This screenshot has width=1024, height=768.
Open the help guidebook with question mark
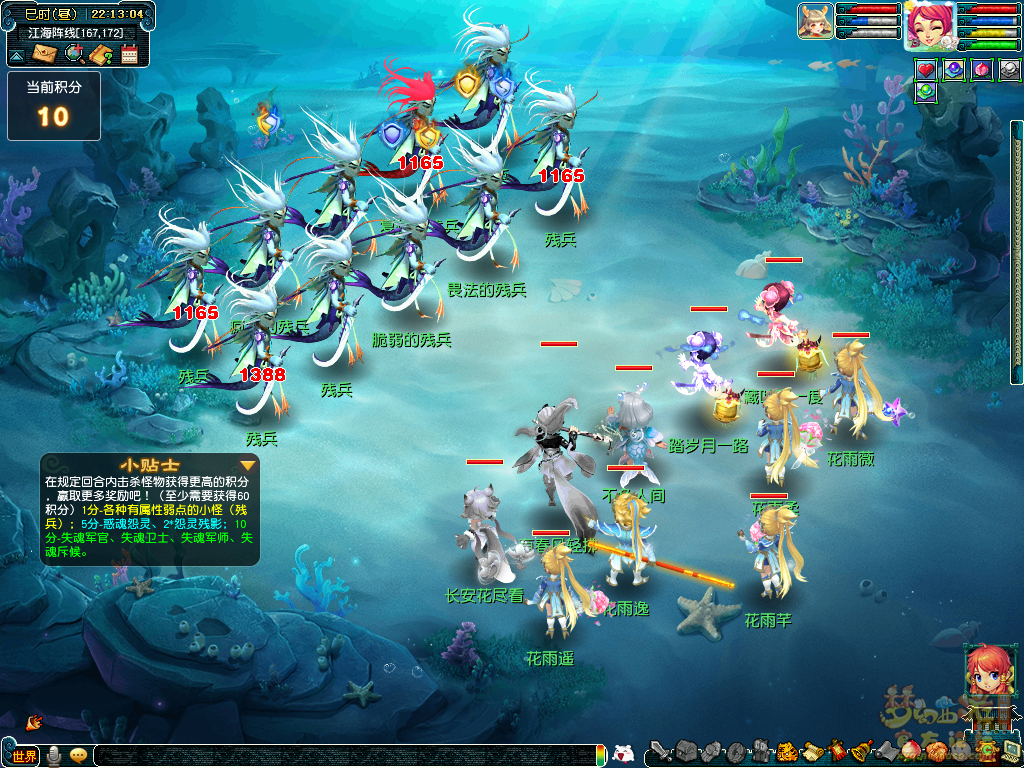pyautogui.click(x=100, y=54)
